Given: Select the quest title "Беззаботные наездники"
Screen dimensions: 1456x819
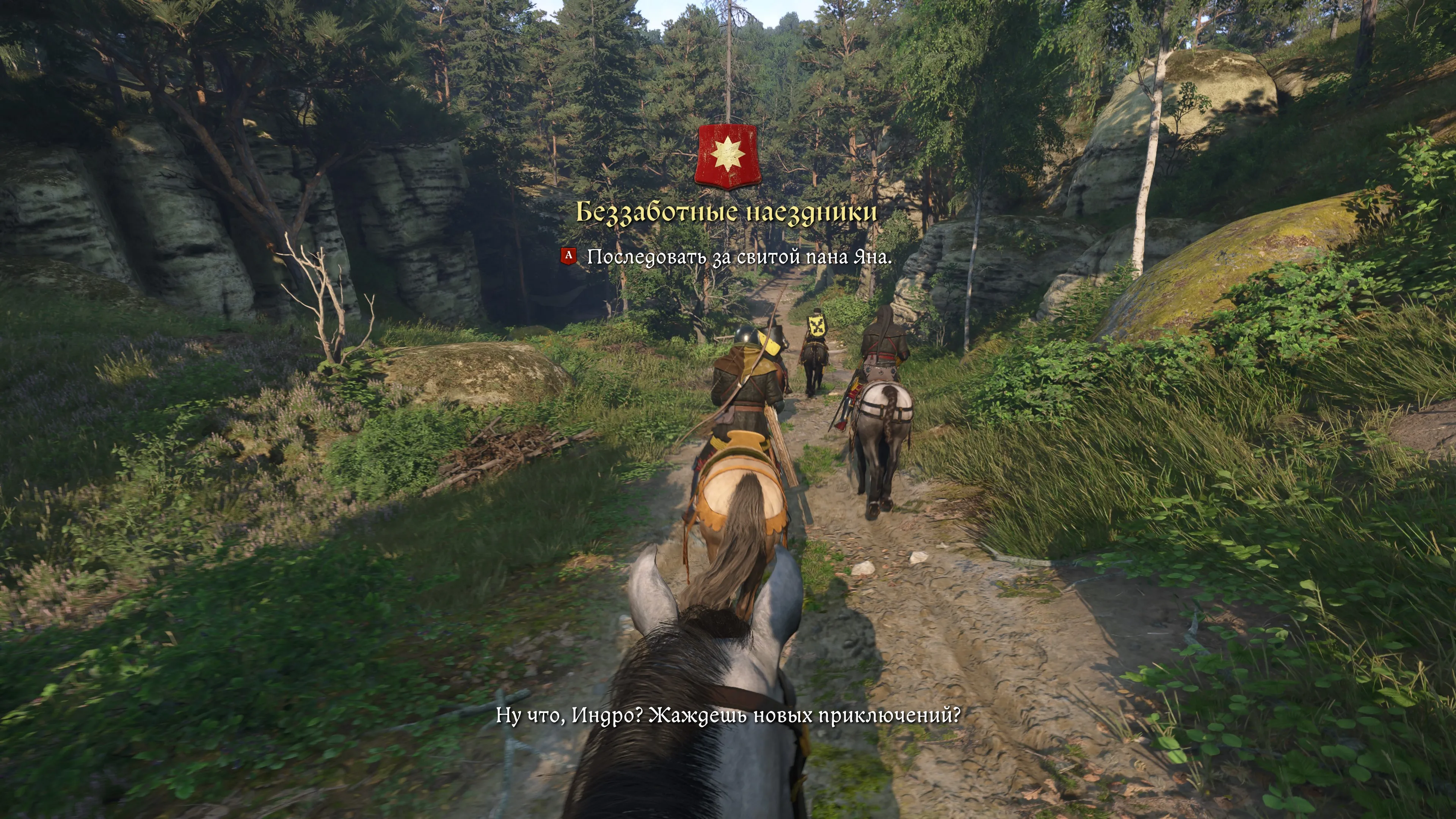Looking at the screenshot, I should [x=726, y=212].
